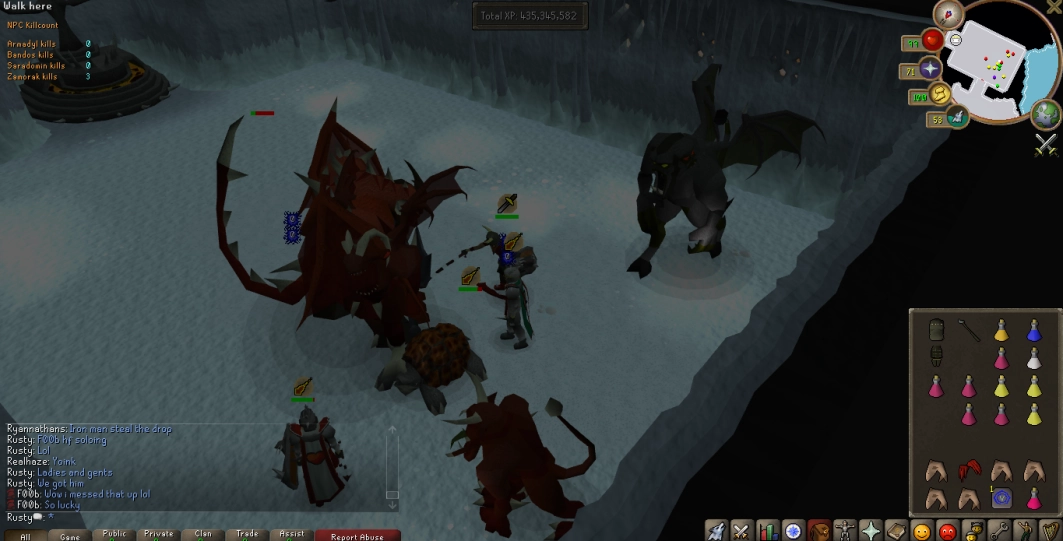The image size is (1063, 541).
Task: Select the Clan chat tab
Action: coord(203,535)
